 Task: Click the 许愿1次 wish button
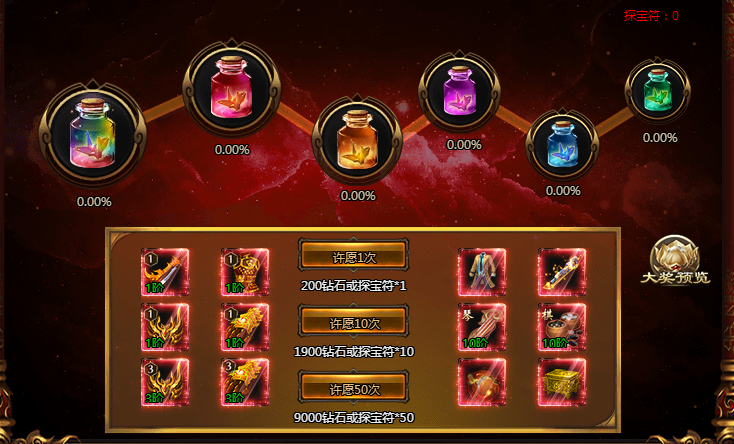353,256
